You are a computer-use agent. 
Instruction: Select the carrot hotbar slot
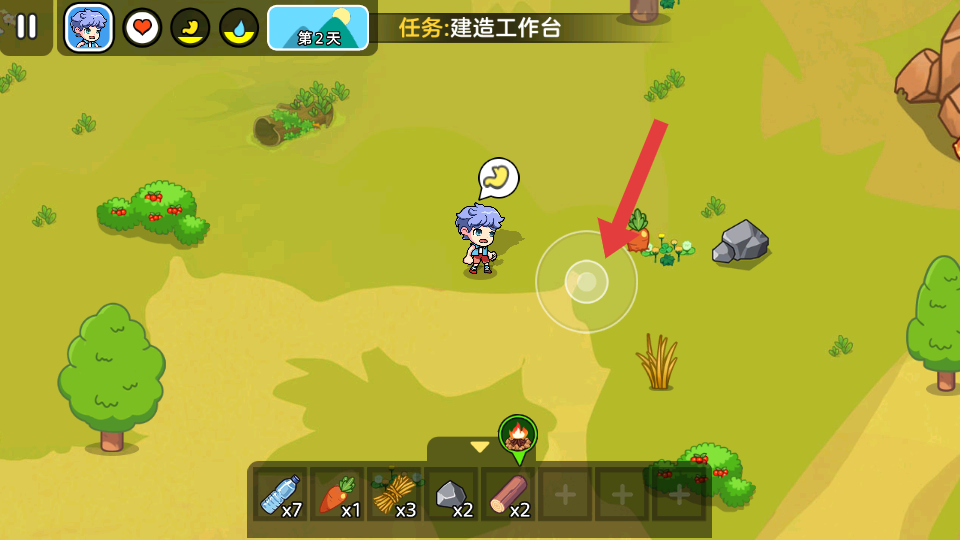pyautogui.click(x=337, y=494)
